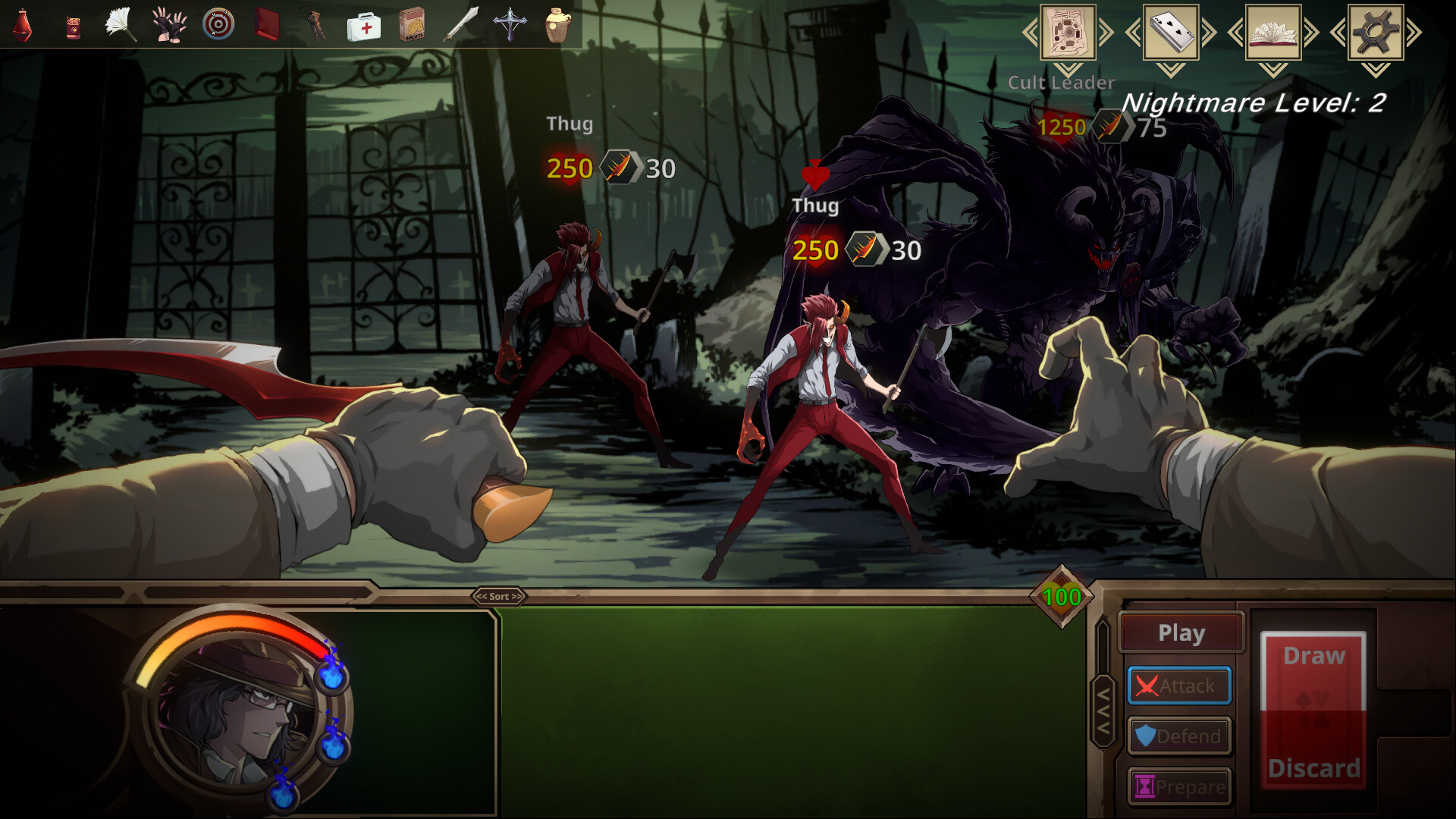Select the crossbow item
Screen dimensions: 1456x819
510,25
